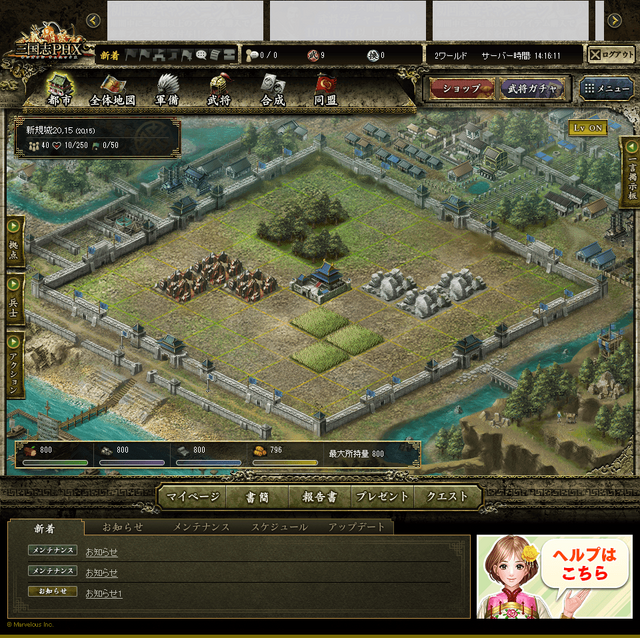Open the メニュー menu button

(x=607, y=89)
